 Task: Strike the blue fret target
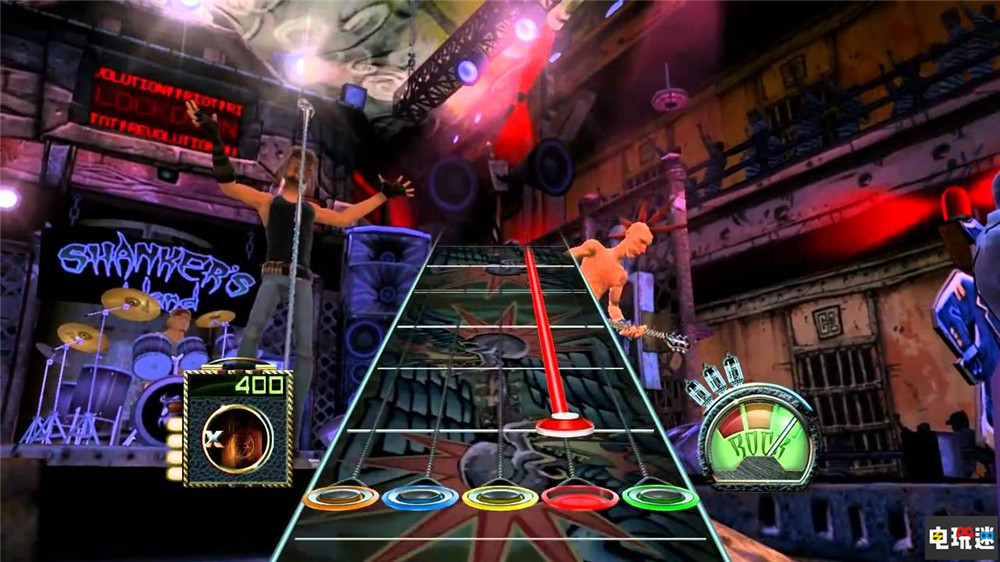(420, 497)
